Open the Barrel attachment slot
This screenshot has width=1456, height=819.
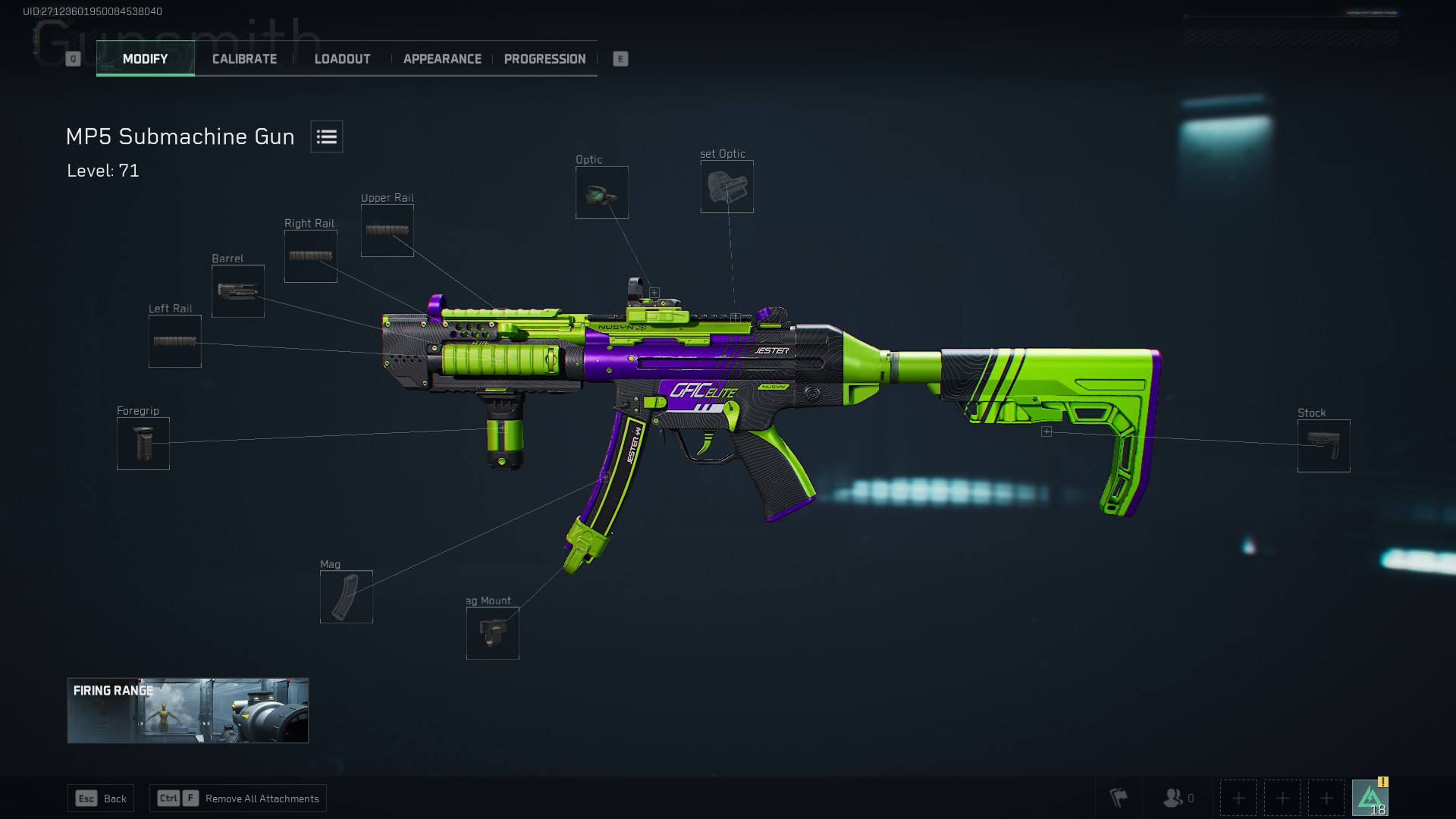click(237, 290)
